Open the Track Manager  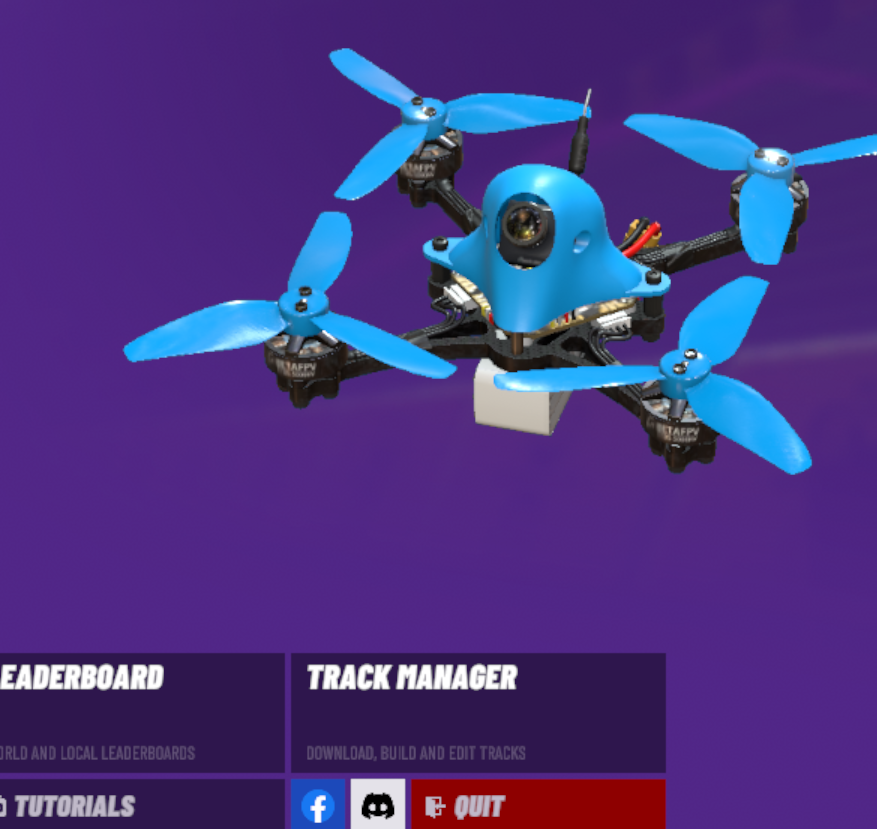[478, 711]
